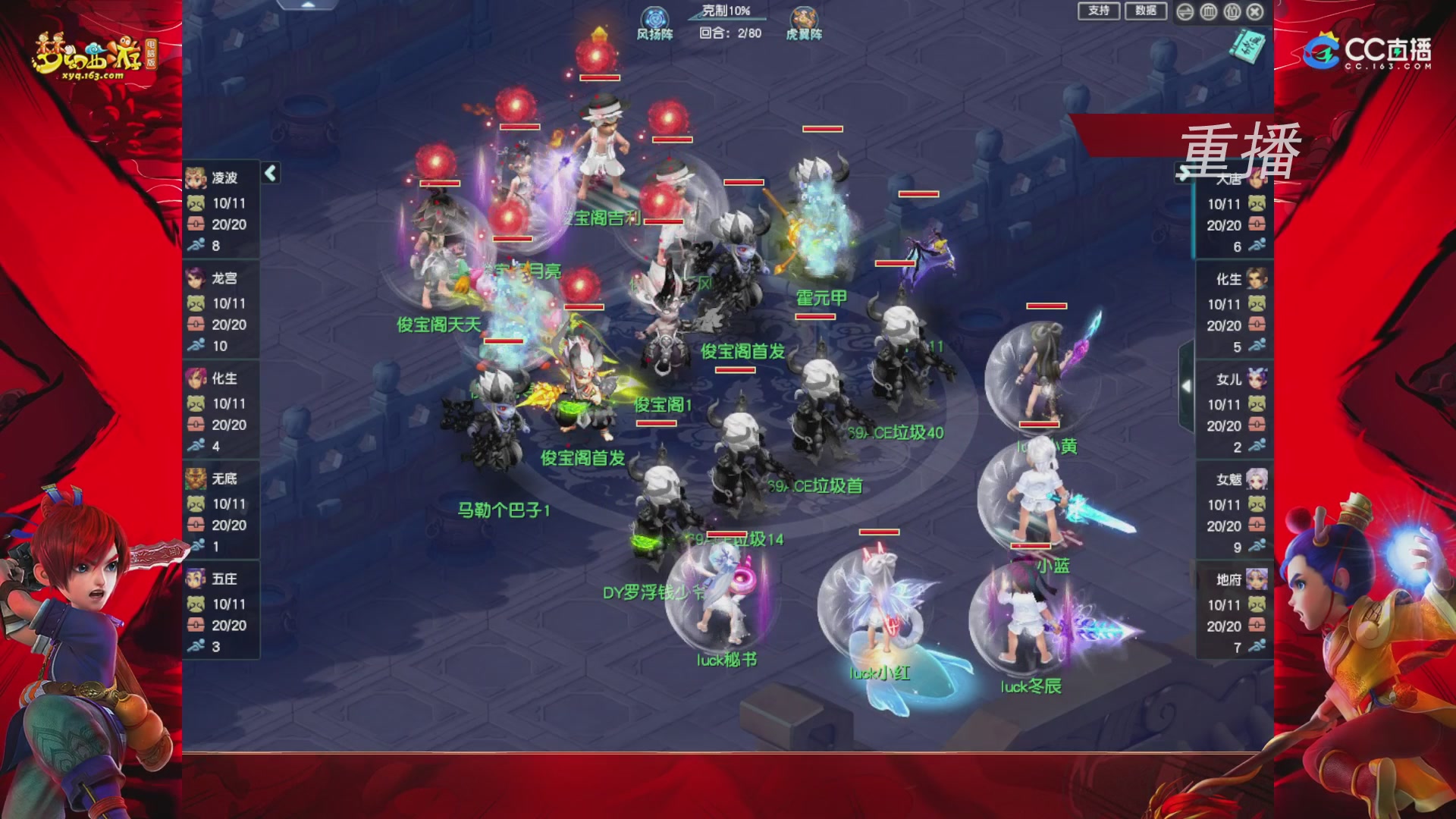This screenshot has width=1456, height=819.
Task: Click the pet icon beside 龙宫's 10/11 count
Action: tap(196, 305)
